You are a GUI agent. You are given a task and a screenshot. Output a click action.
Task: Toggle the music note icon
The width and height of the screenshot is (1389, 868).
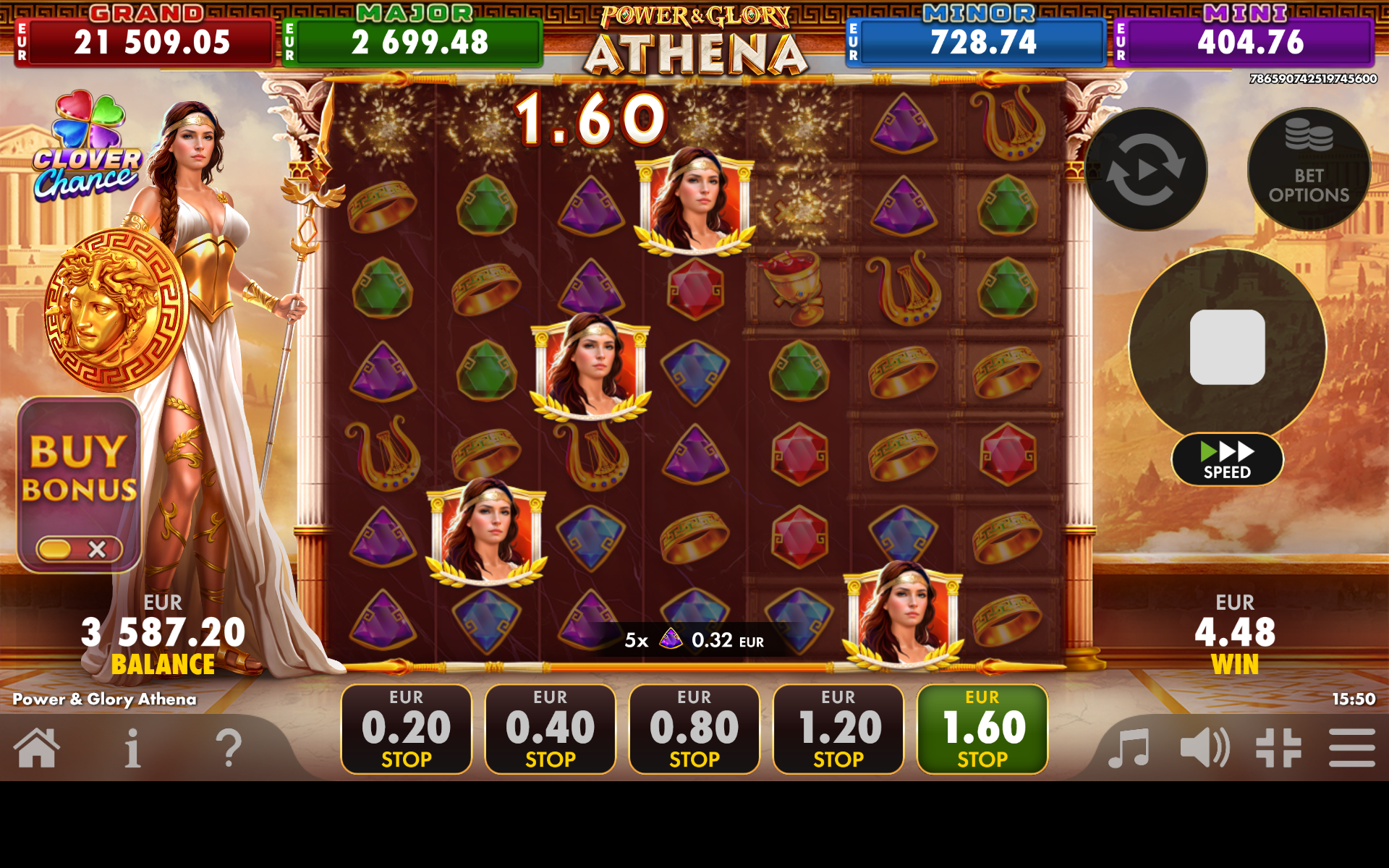coord(1129,747)
